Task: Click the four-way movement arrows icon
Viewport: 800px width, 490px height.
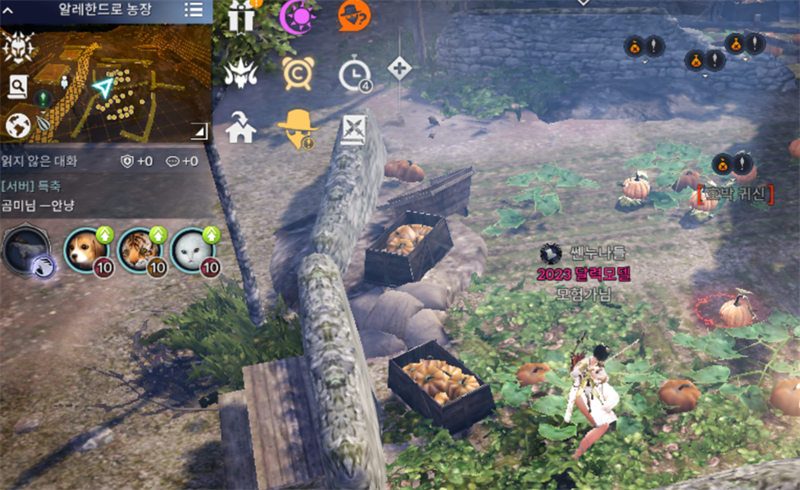Action: (x=399, y=68)
